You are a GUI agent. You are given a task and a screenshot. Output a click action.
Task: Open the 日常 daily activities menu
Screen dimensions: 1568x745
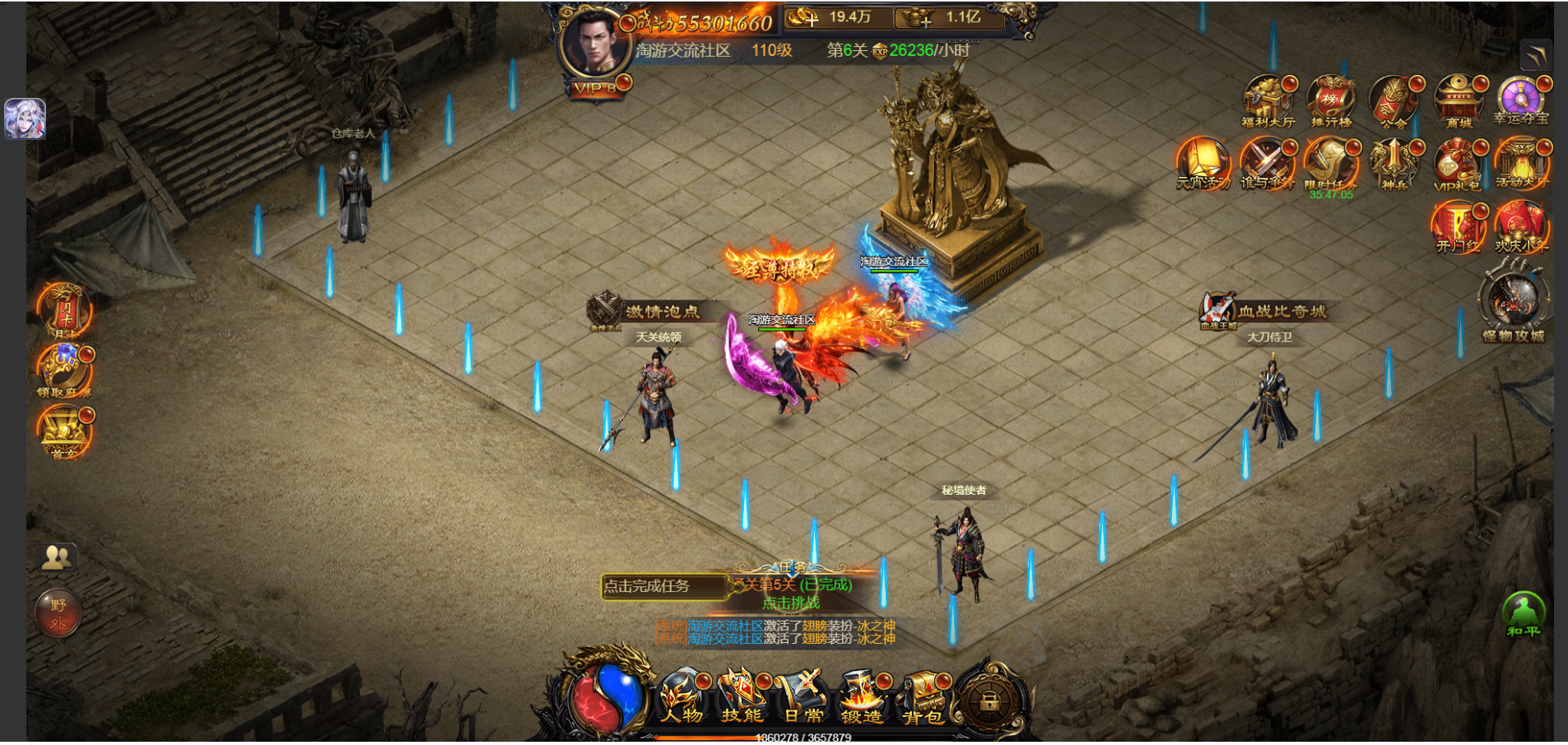click(x=803, y=697)
